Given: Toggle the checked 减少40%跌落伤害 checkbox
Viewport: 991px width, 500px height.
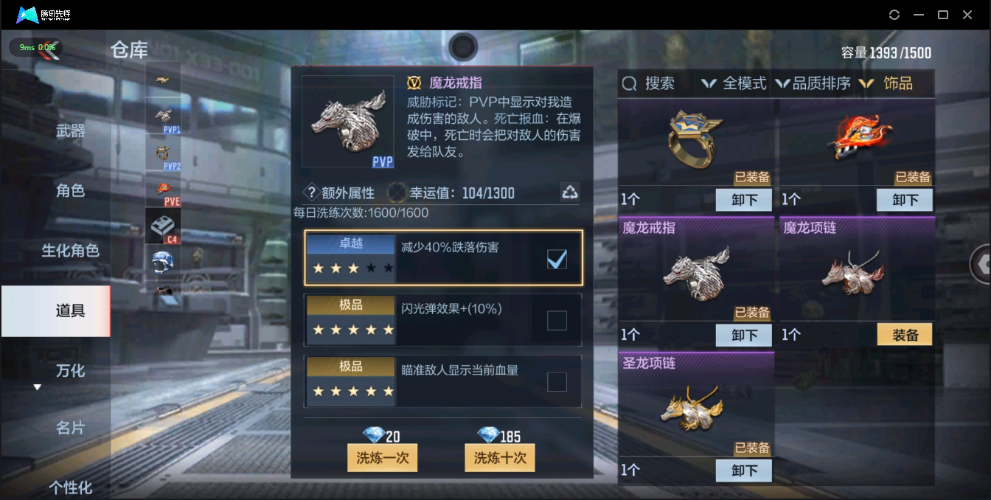Looking at the screenshot, I should click(557, 260).
